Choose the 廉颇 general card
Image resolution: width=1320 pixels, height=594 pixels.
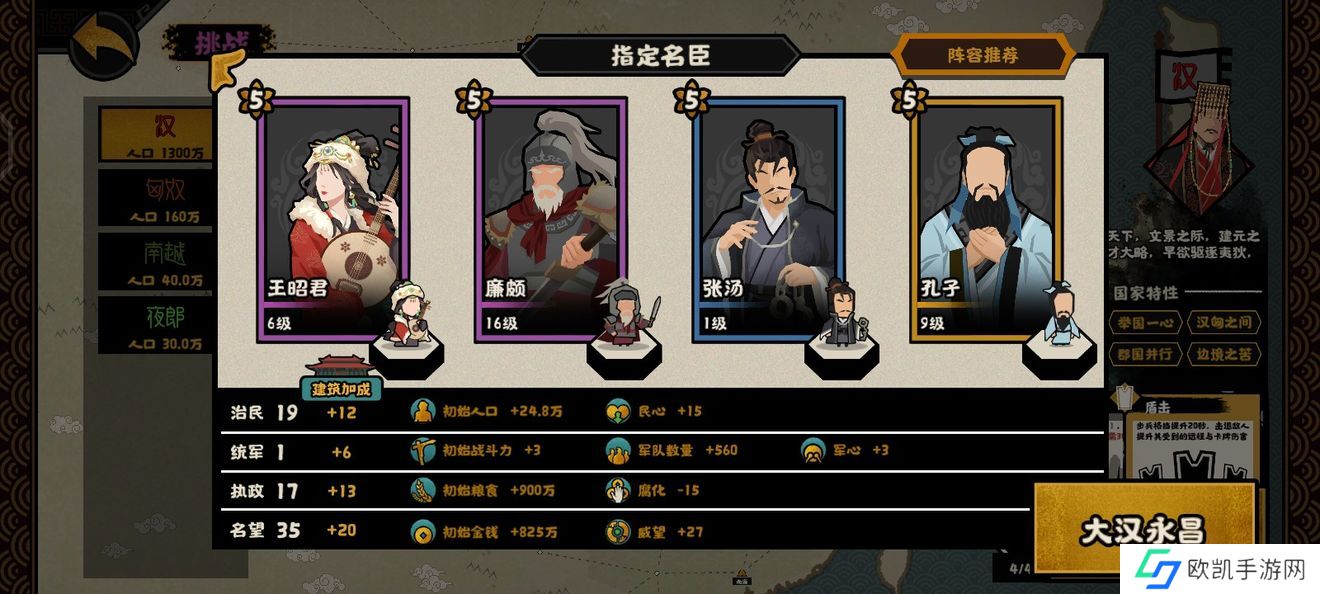(x=551, y=220)
